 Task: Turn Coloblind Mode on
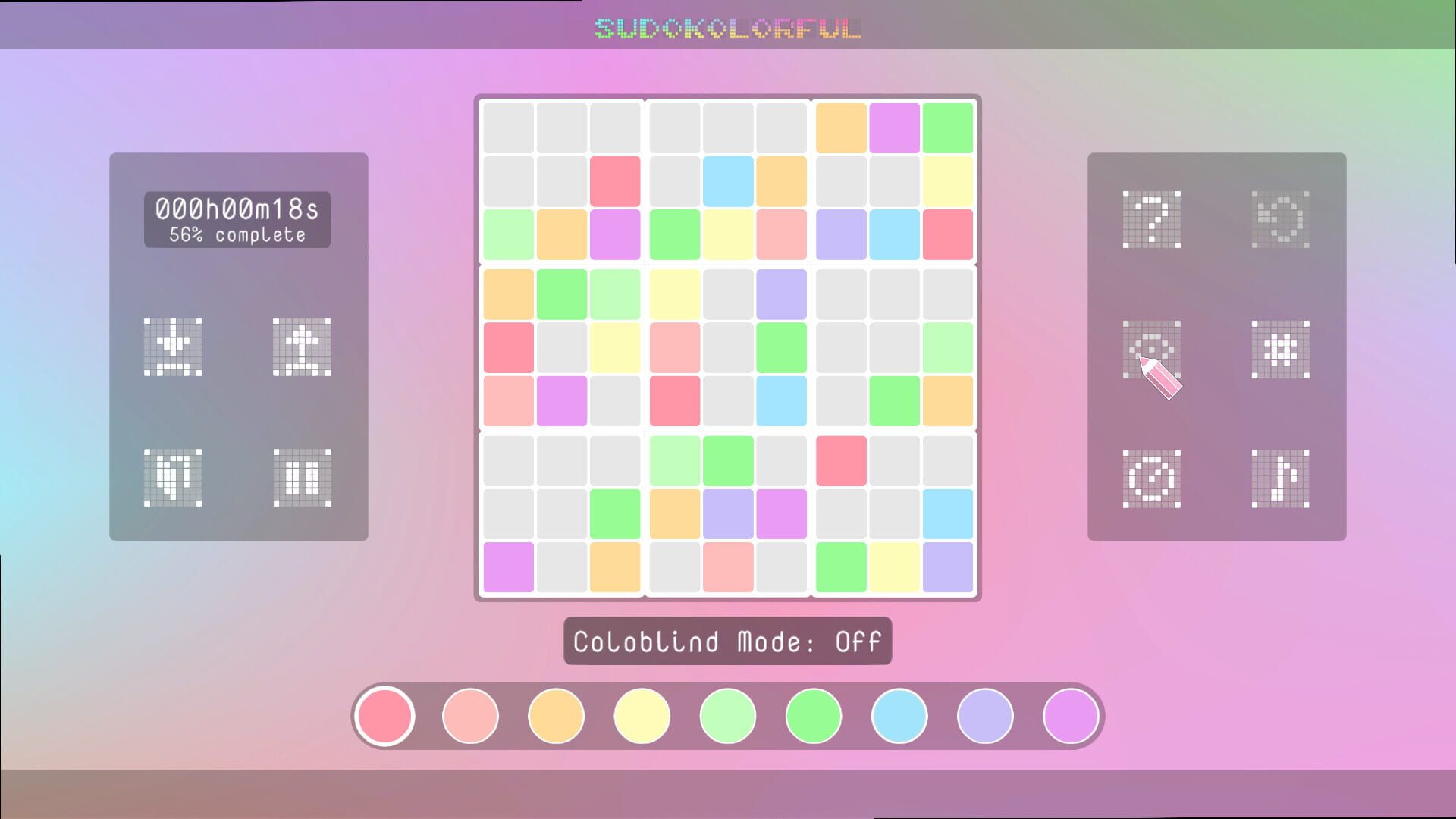pos(726,641)
